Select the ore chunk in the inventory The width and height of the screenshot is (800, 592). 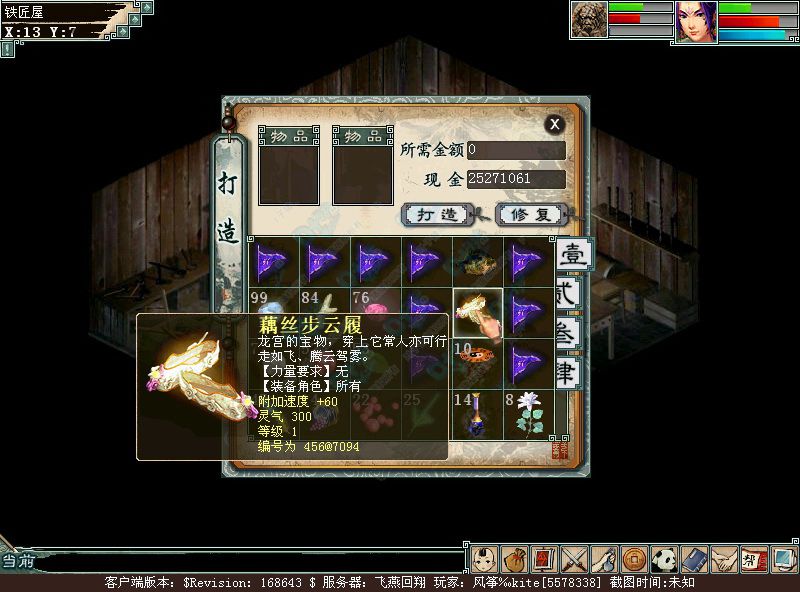[x=477, y=262]
